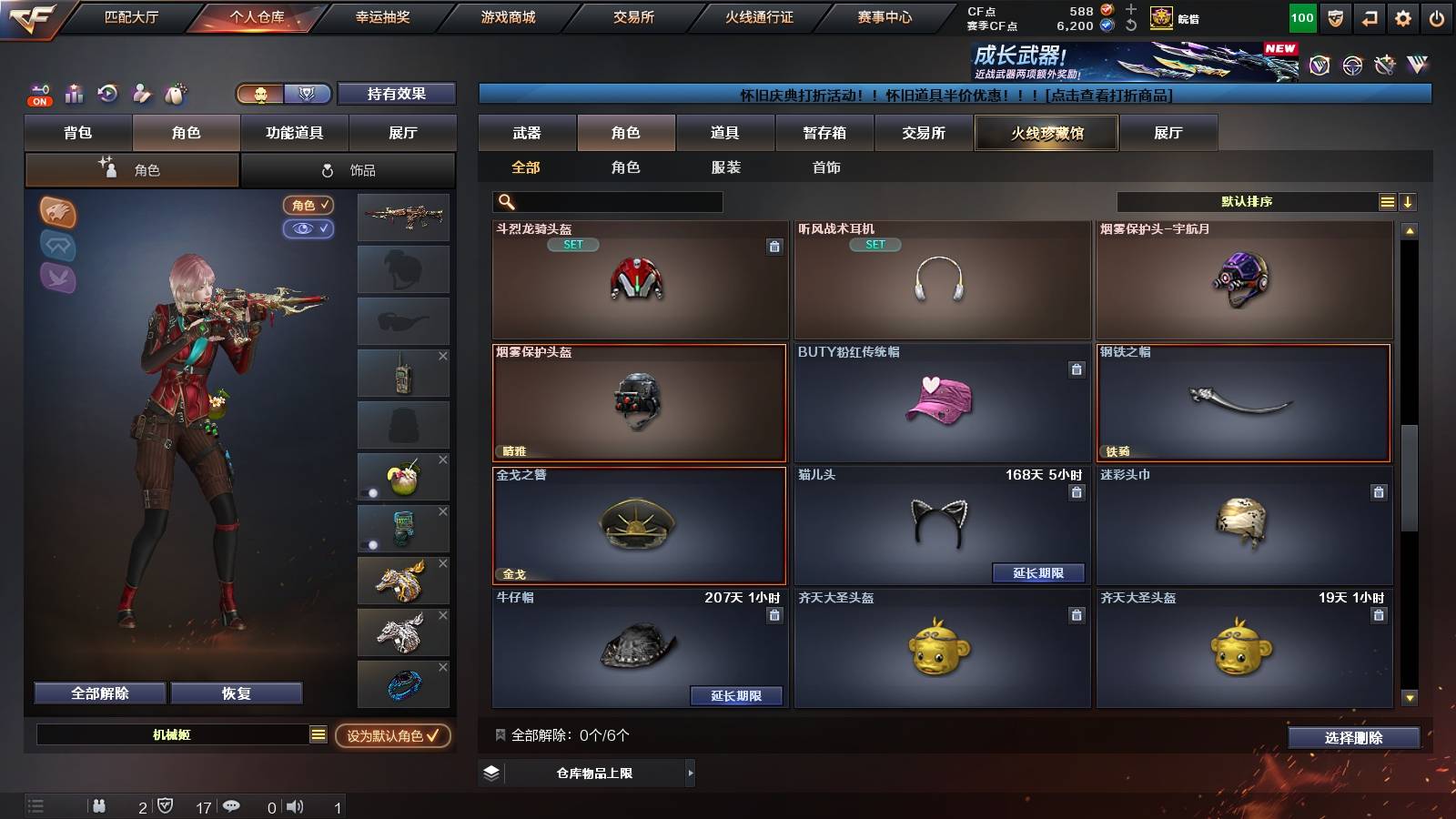Toggle the eye visibility icon on the character preview

(x=310, y=228)
